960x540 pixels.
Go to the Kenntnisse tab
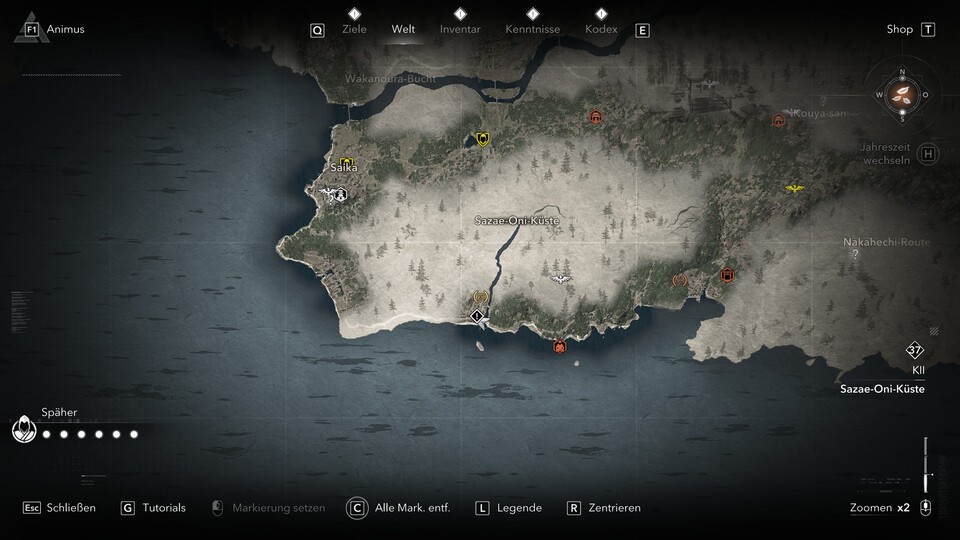click(532, 29)
